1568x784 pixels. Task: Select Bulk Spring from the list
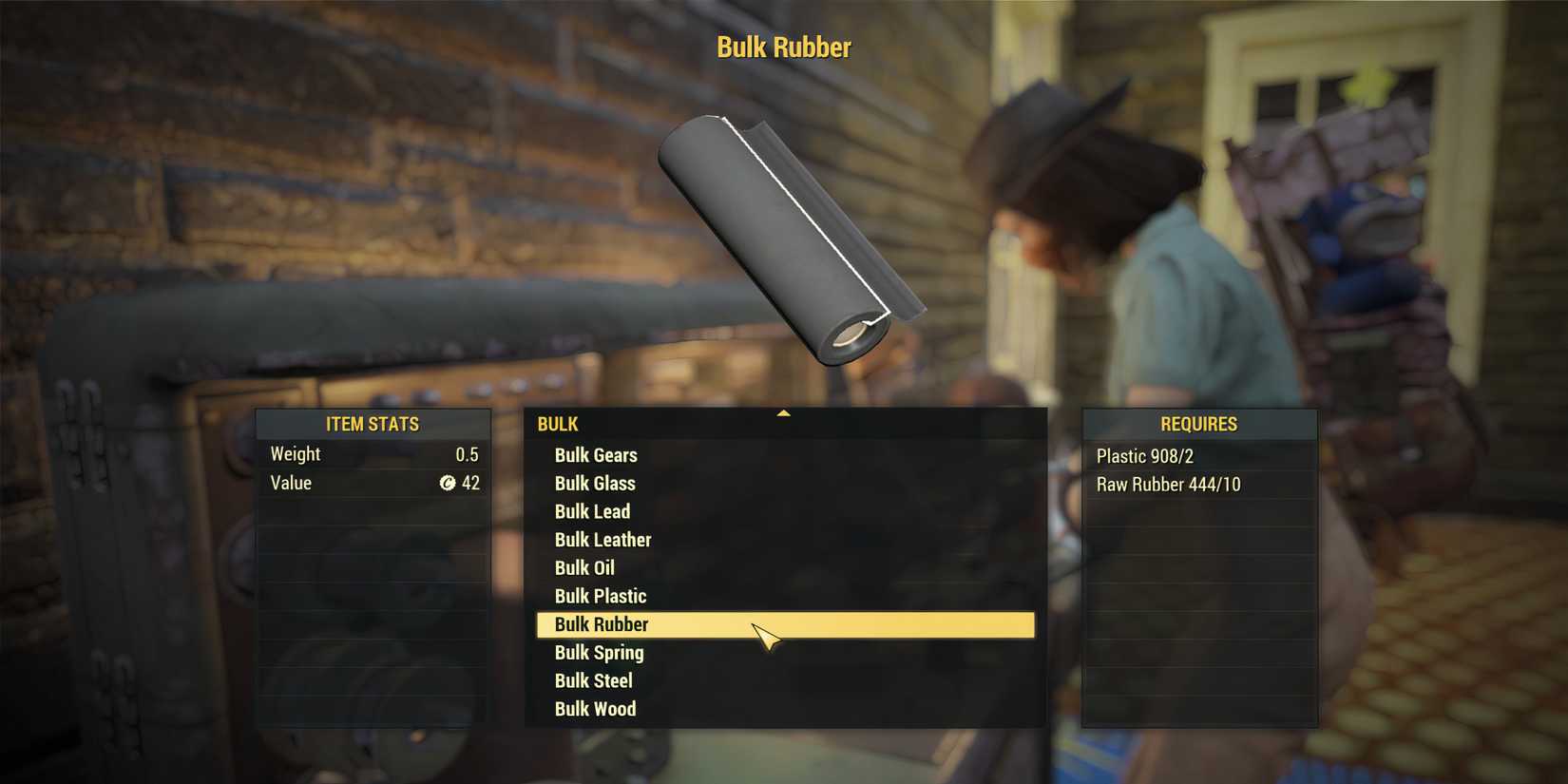point(598,653)
